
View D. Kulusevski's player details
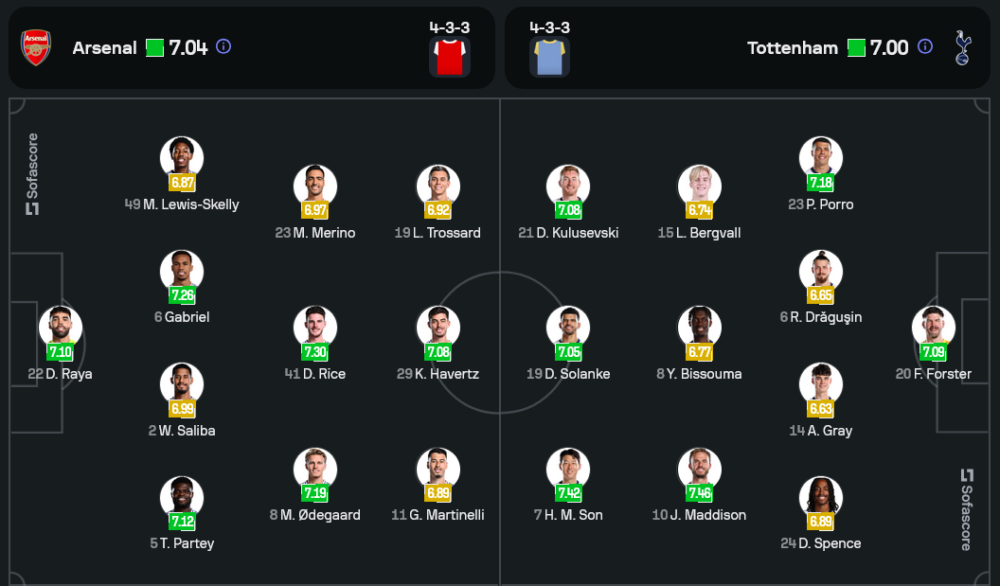[x=568, y=187]
